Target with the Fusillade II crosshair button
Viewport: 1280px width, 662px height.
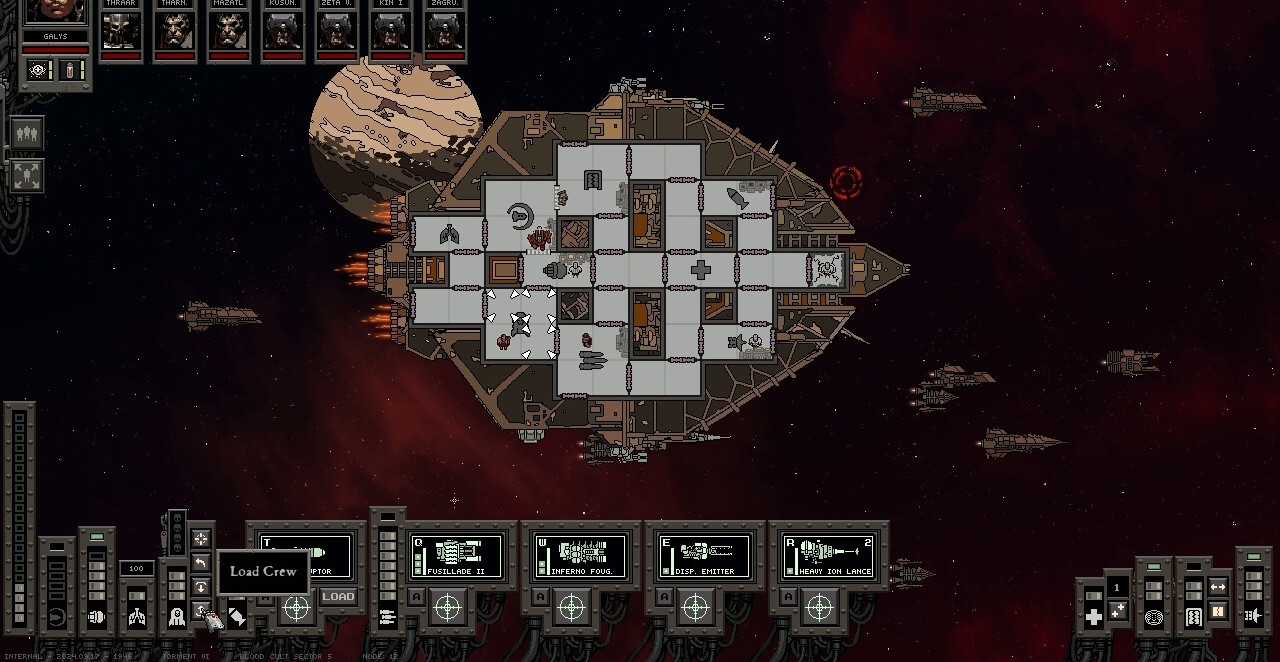(x=447, y=606)
